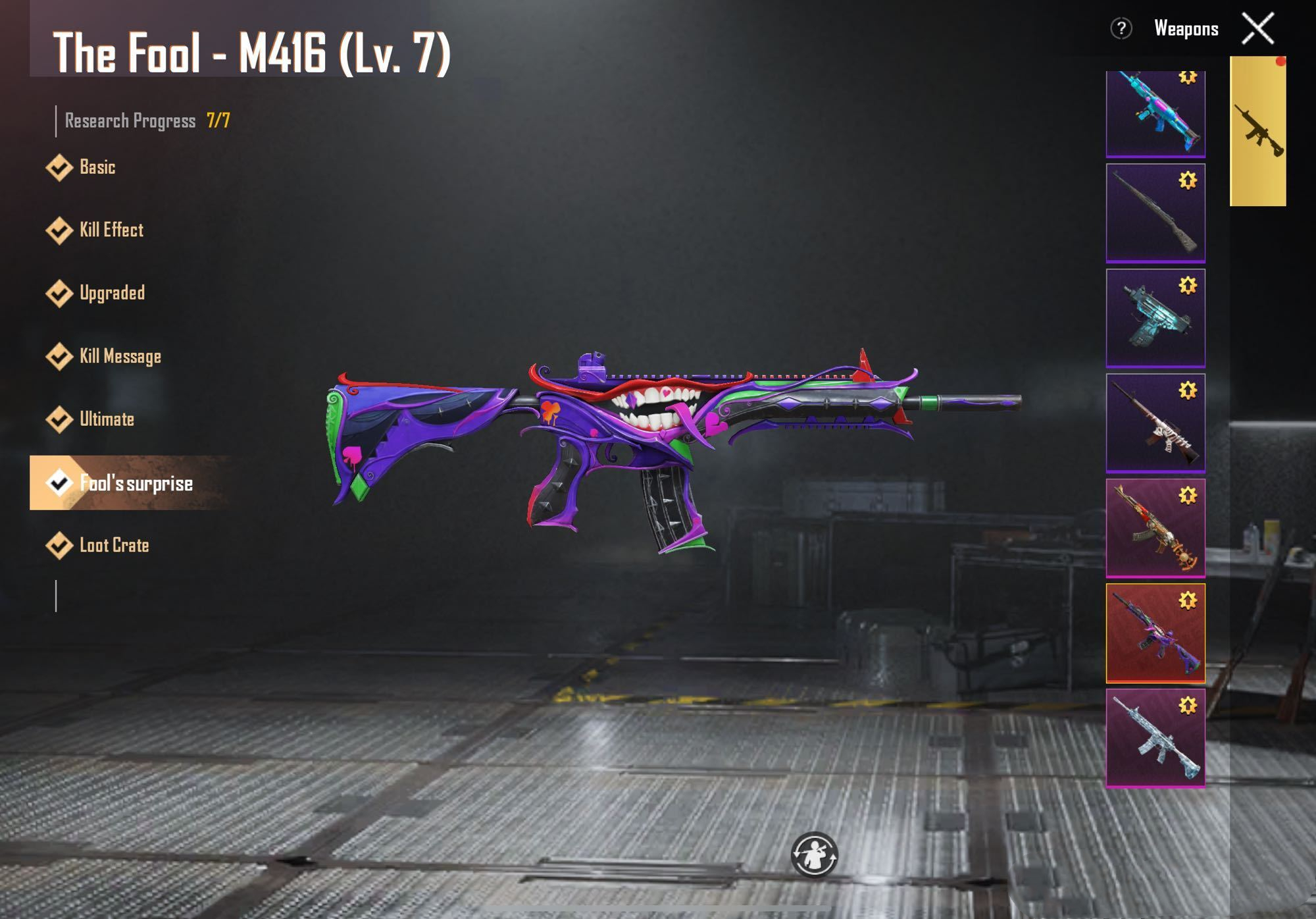Pick the cyan and pink rifle thumbnail
Viewport: 1316px width, 919px height.
coord(1155,114)
